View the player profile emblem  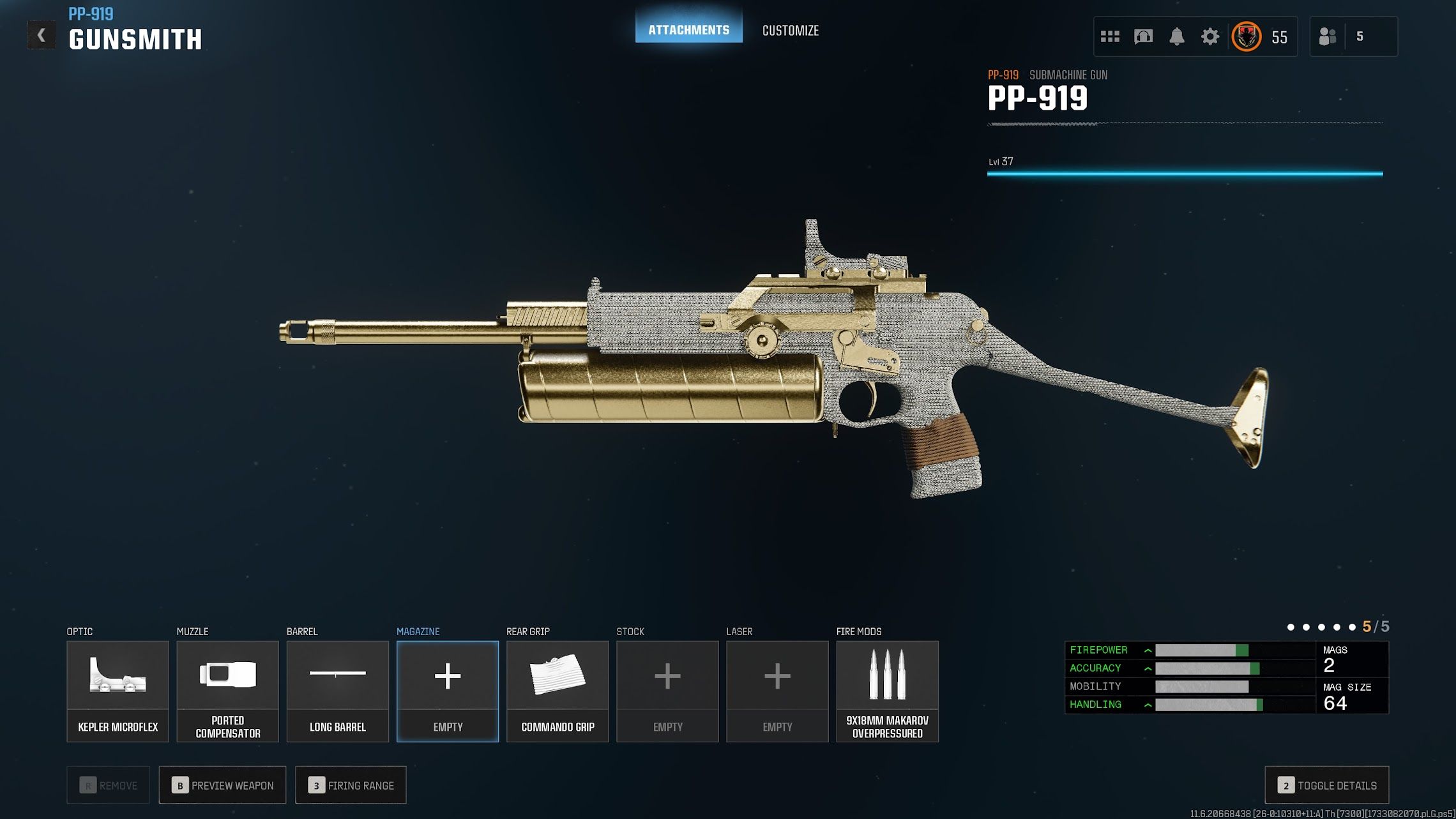[x=1246, y=36]
